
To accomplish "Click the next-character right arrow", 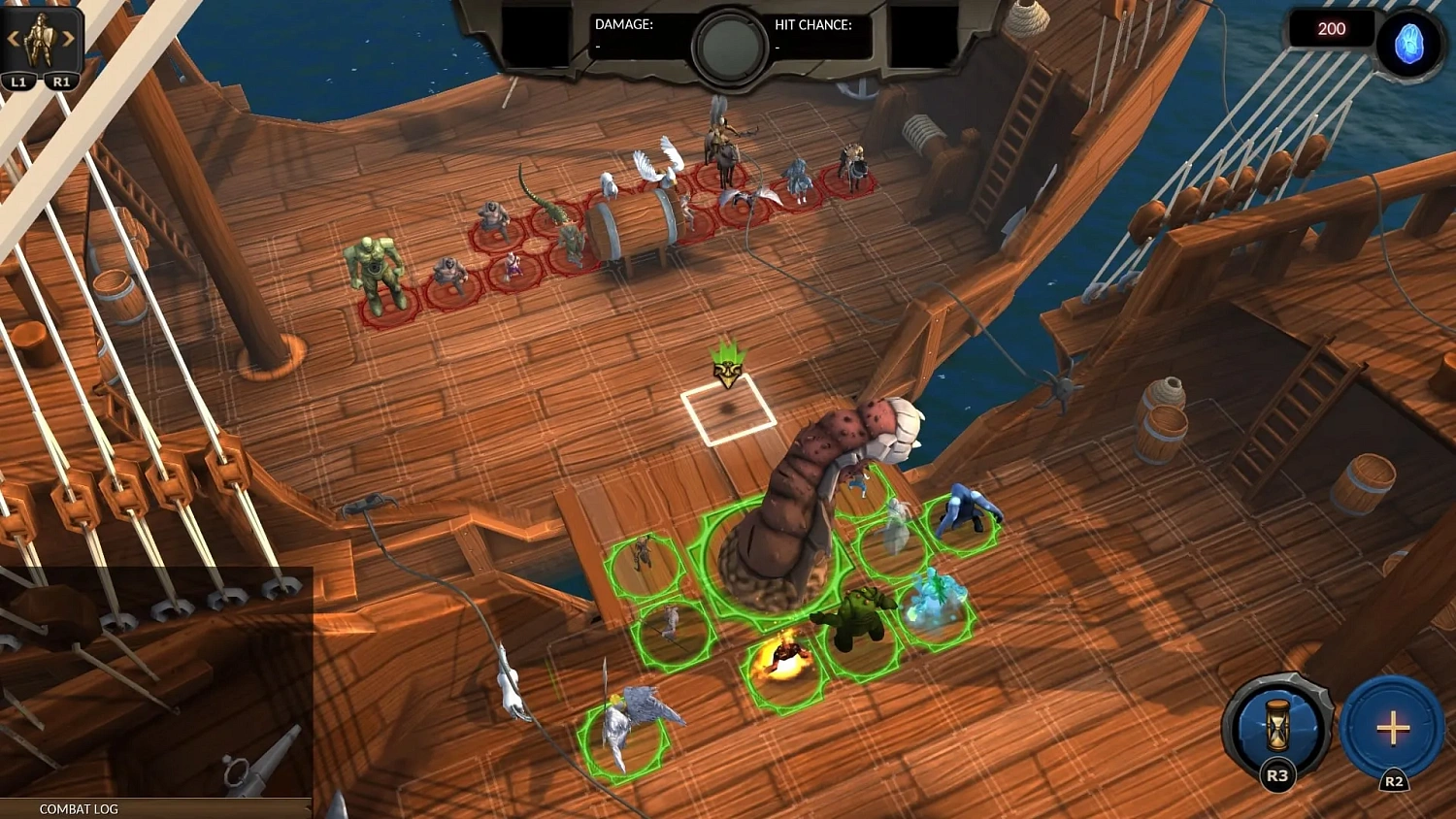I will [70, 39].
